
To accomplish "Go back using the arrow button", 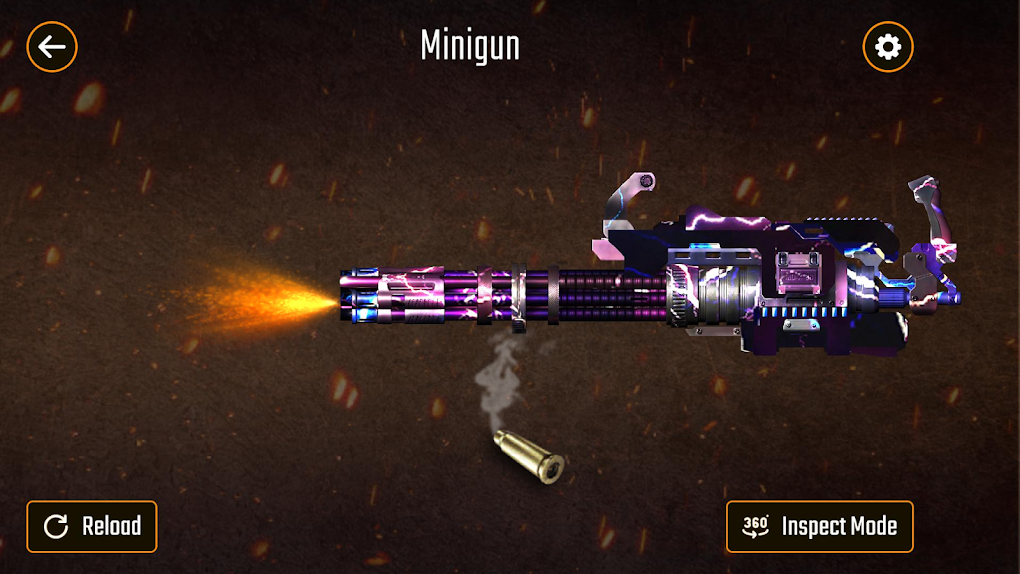I will (x=52, y=46).
